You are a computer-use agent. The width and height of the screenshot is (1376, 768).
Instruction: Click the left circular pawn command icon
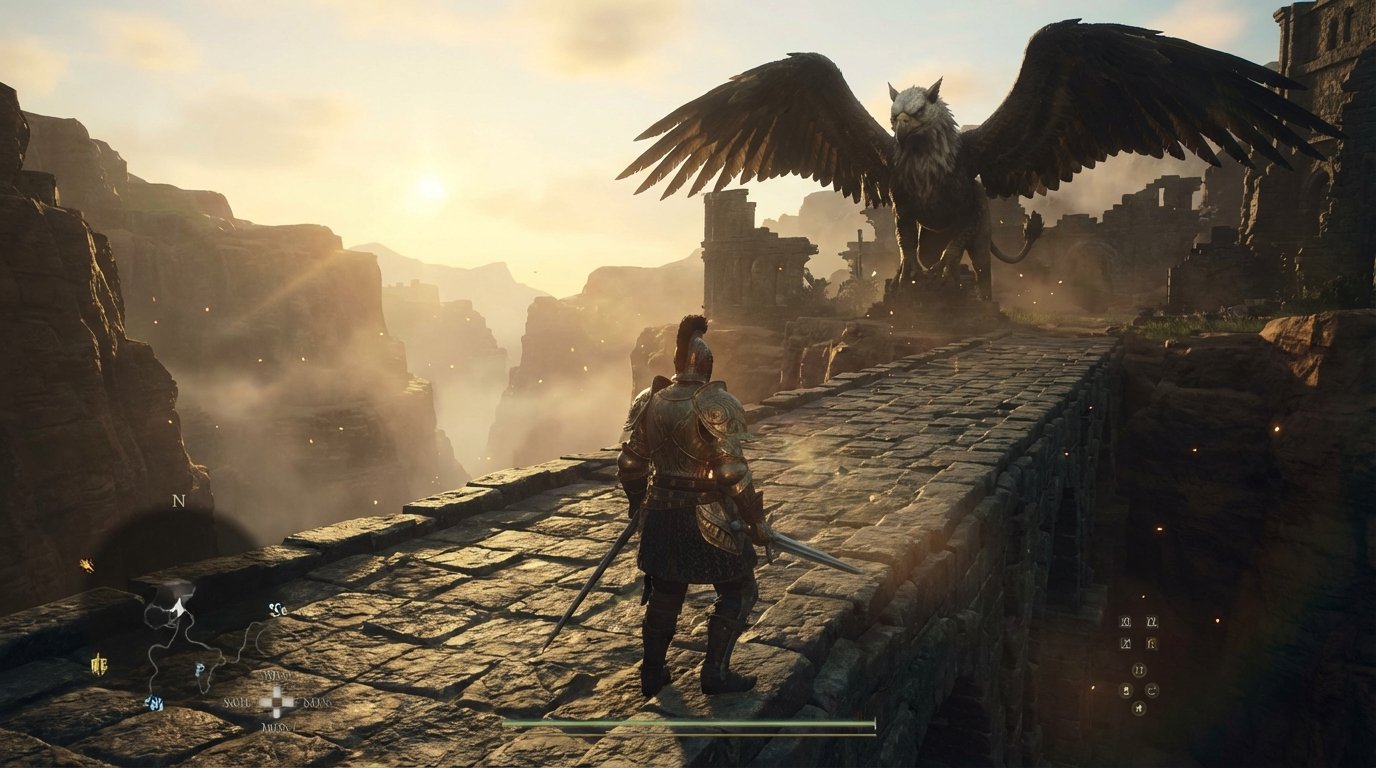(x=1127, y=690)
